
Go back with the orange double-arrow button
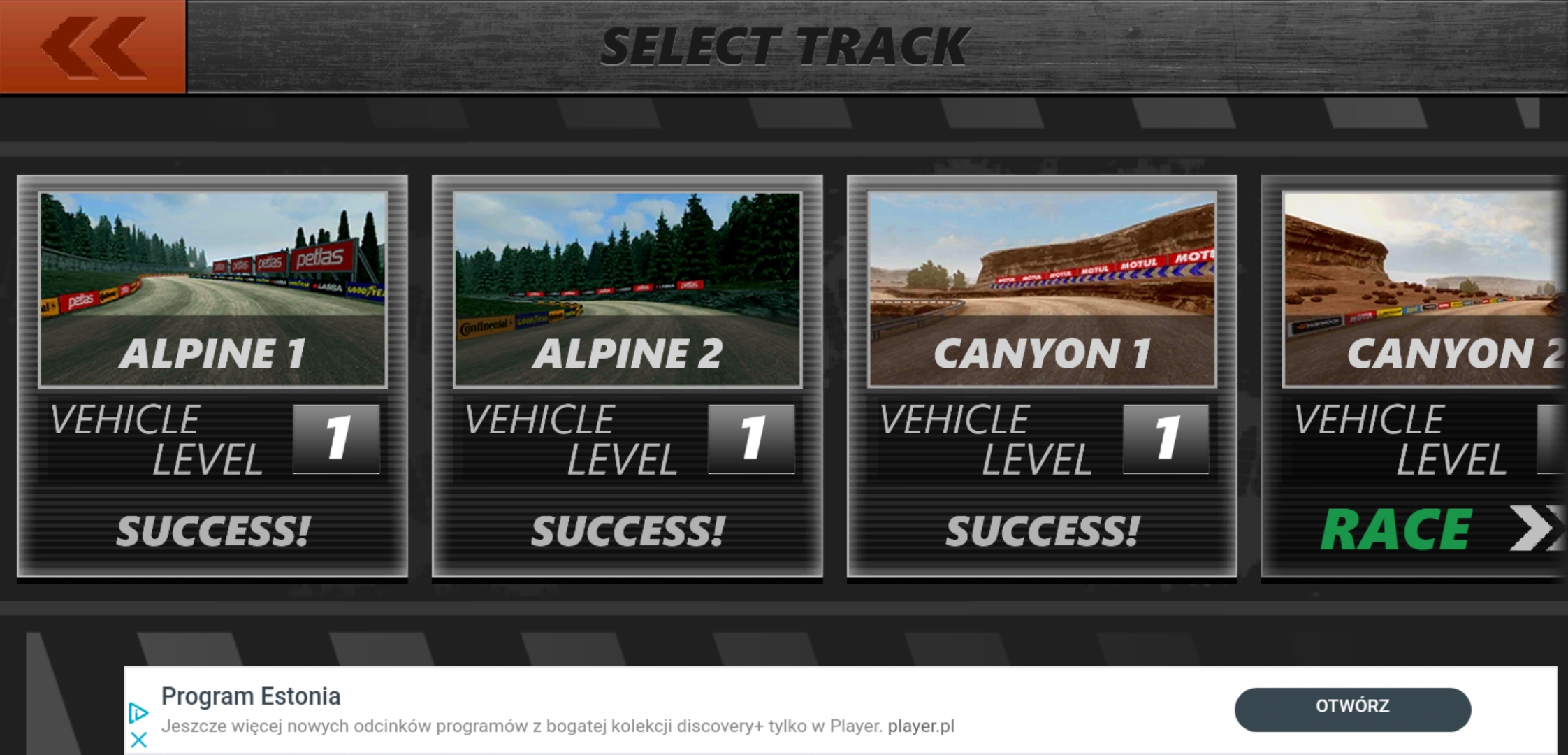point(93,47)
